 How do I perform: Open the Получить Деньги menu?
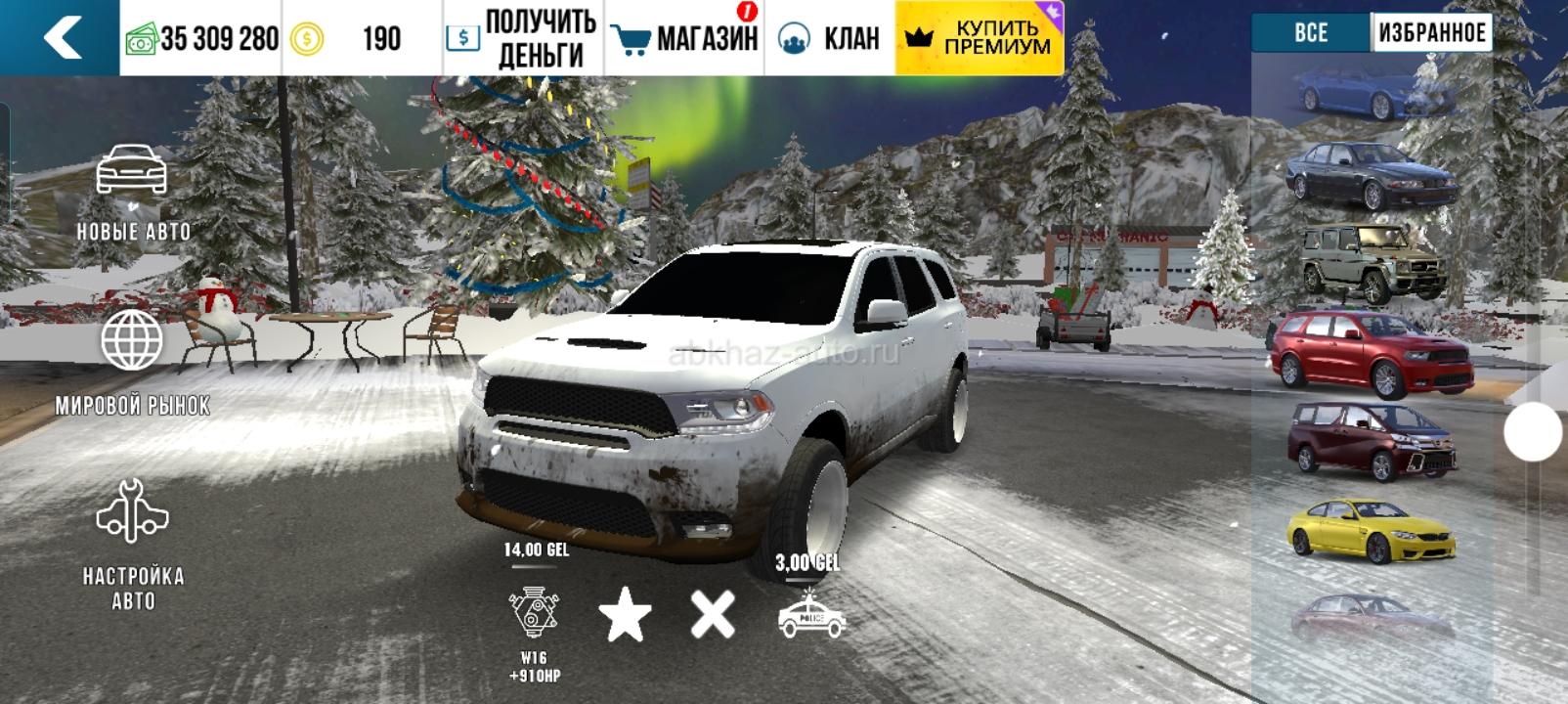point(523,38)
